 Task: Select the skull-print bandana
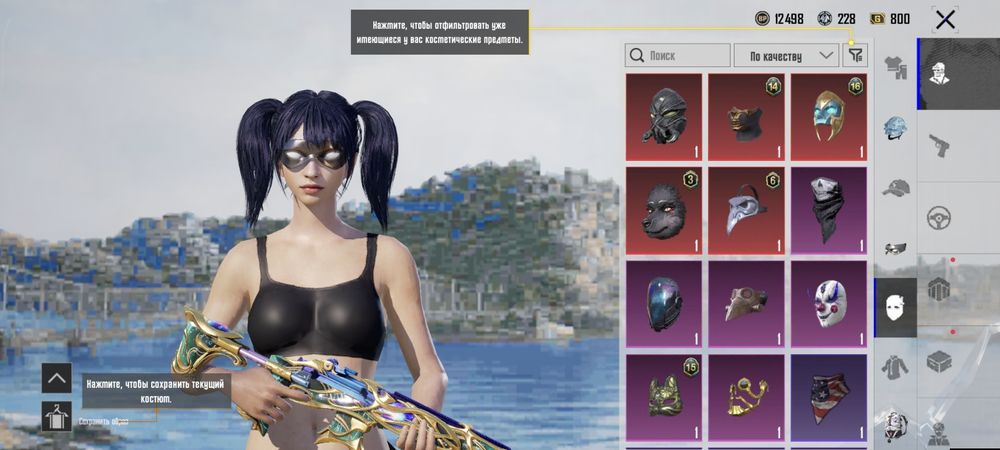[x=829, y=210]
